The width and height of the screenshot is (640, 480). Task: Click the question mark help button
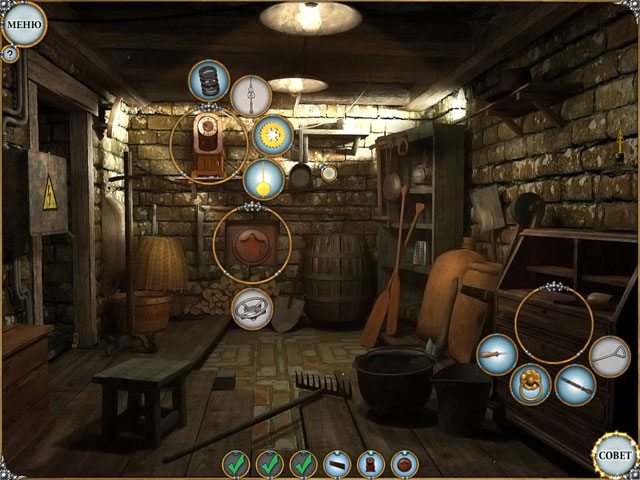10,54
